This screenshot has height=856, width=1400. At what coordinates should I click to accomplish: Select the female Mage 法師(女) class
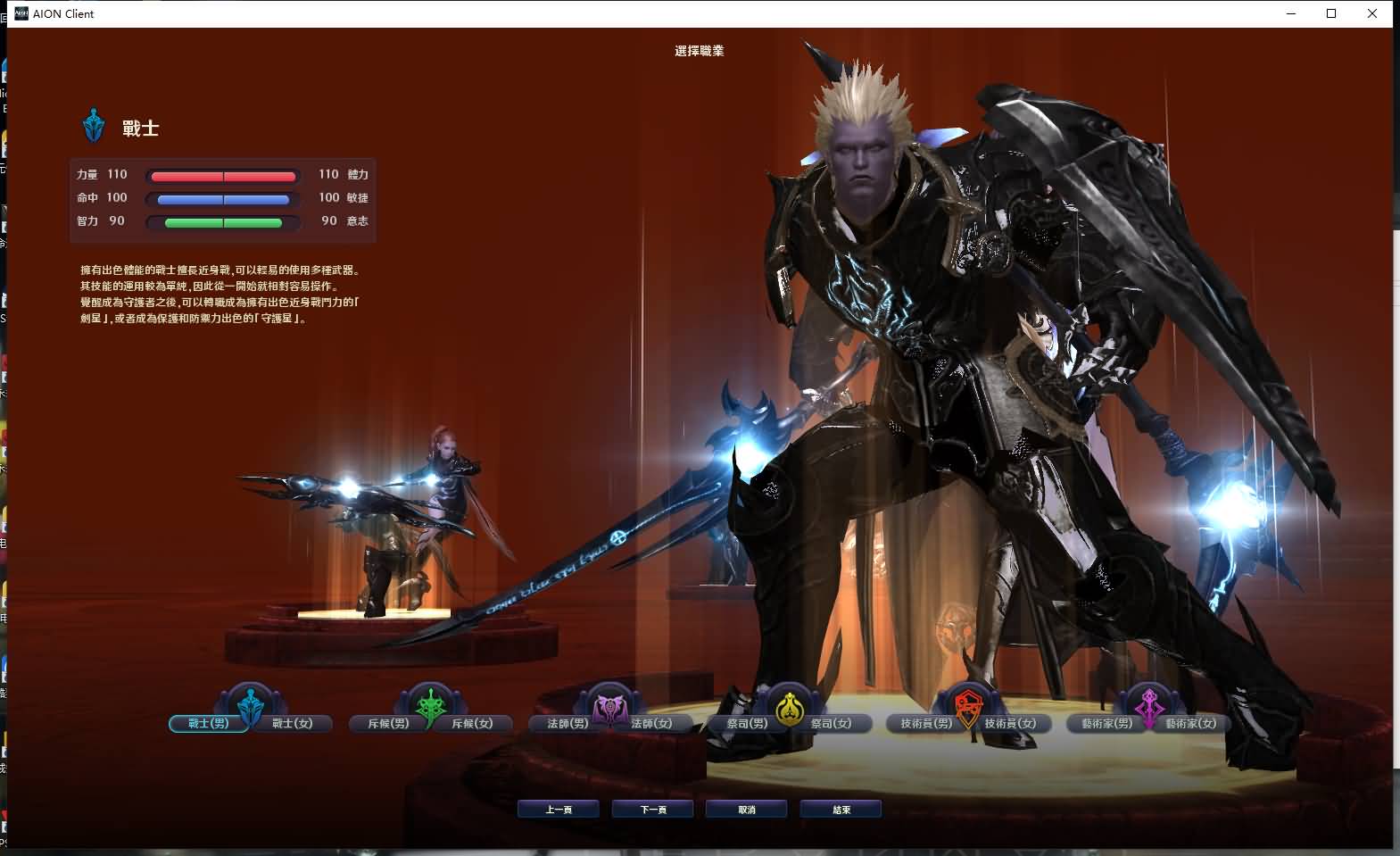[x=652, y=723]
